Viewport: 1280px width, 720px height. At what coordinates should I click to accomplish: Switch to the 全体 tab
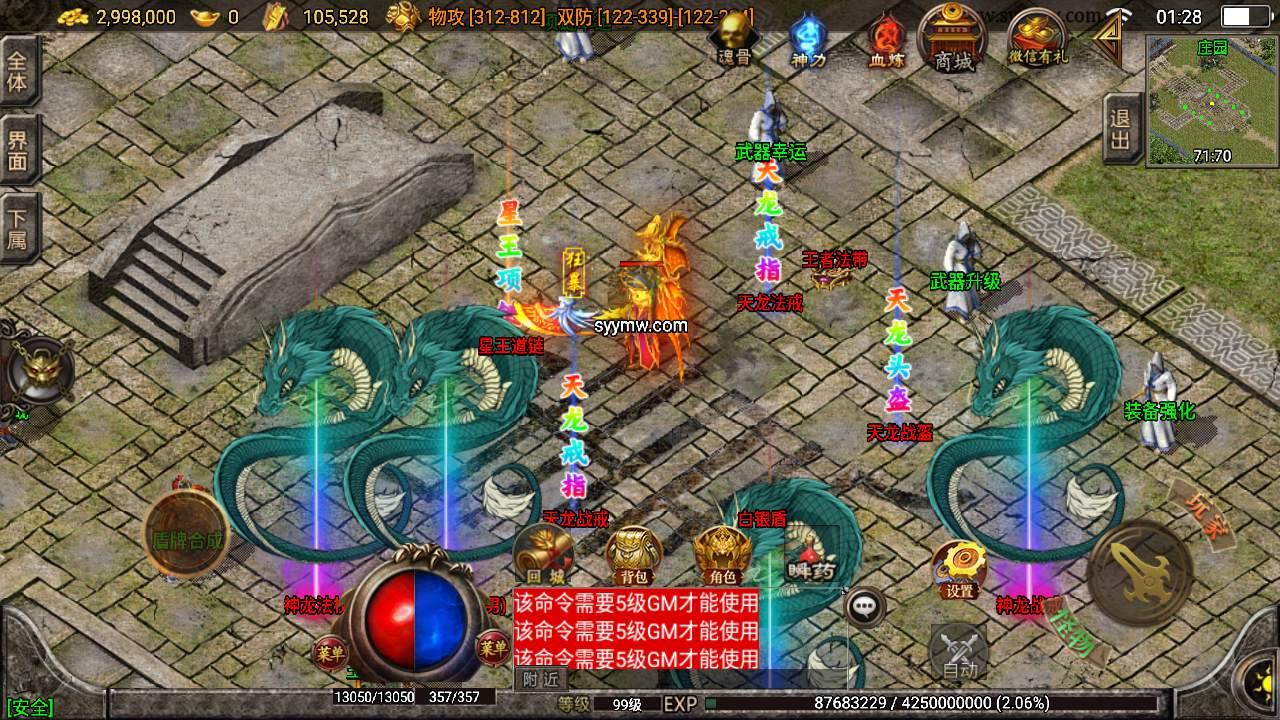[18, 70]
